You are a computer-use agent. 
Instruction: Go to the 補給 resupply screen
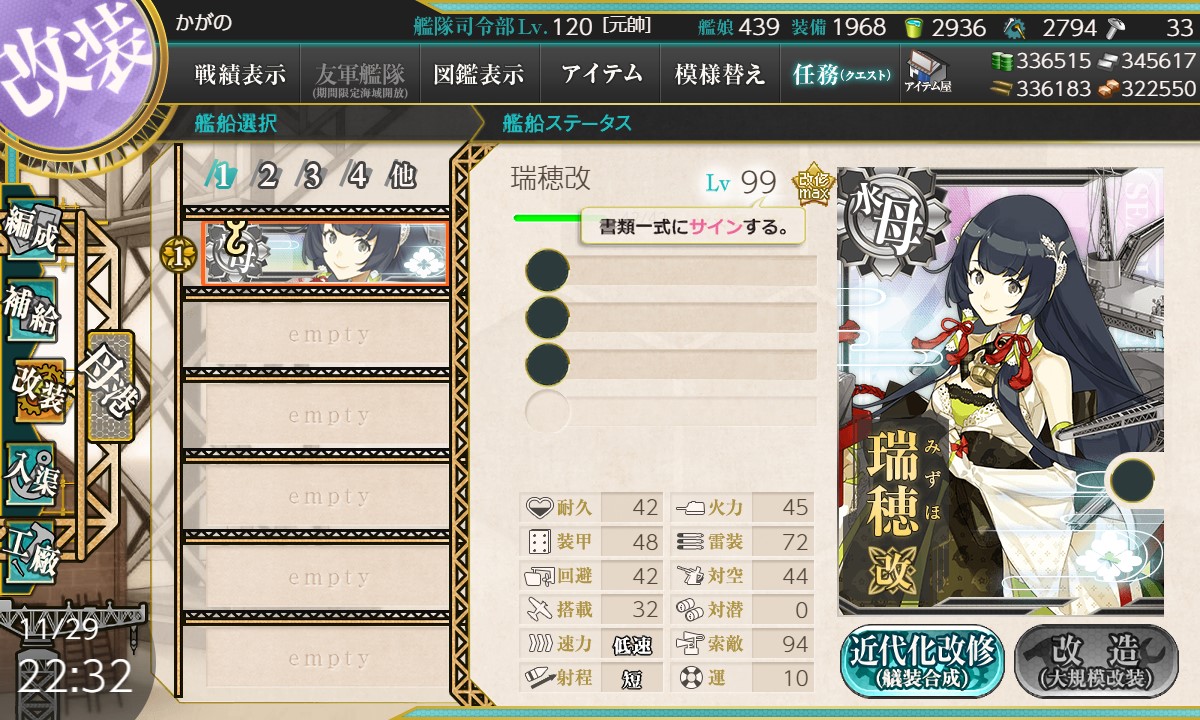(x=32, y=310)
